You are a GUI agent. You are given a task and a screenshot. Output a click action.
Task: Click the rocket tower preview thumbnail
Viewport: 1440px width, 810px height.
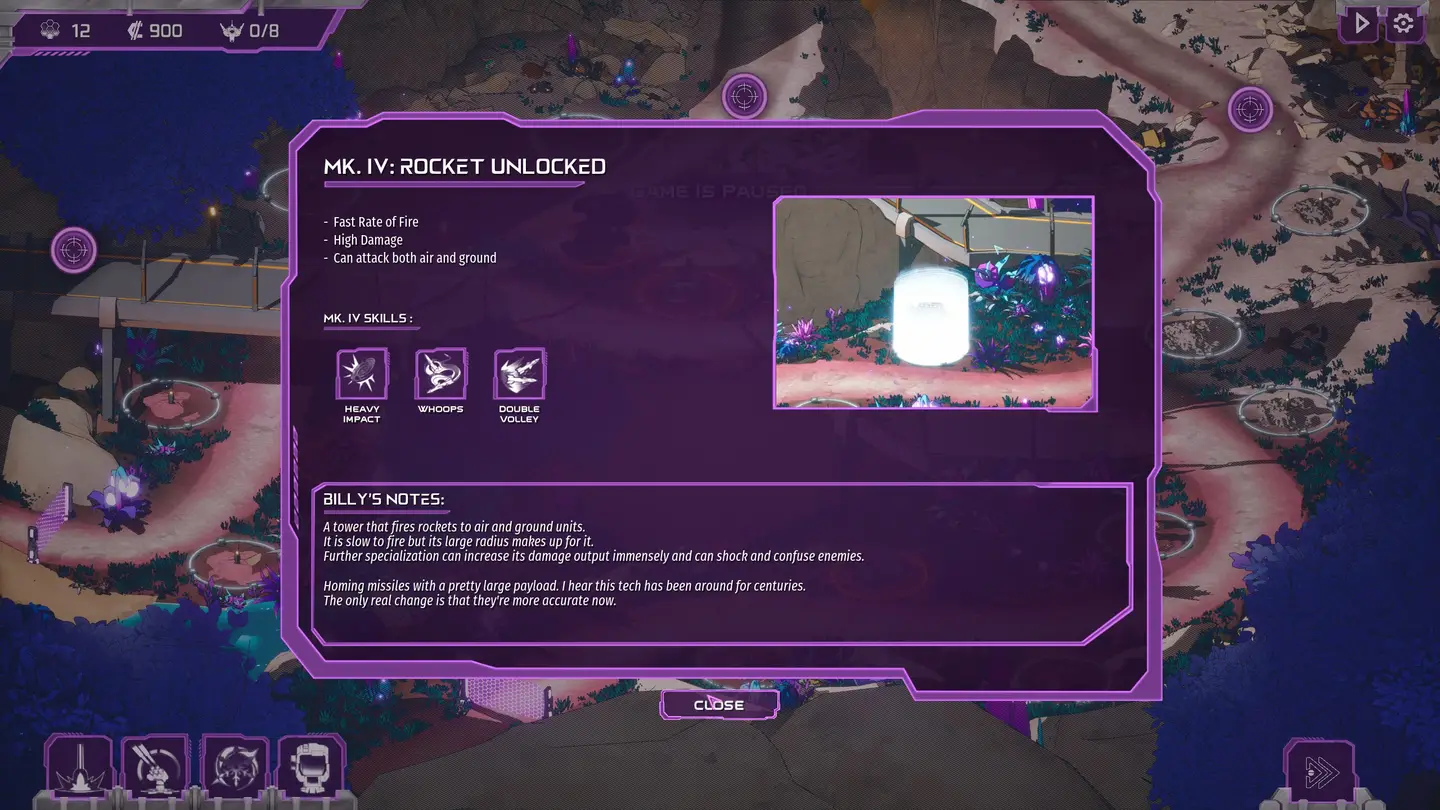pos(934,303)
